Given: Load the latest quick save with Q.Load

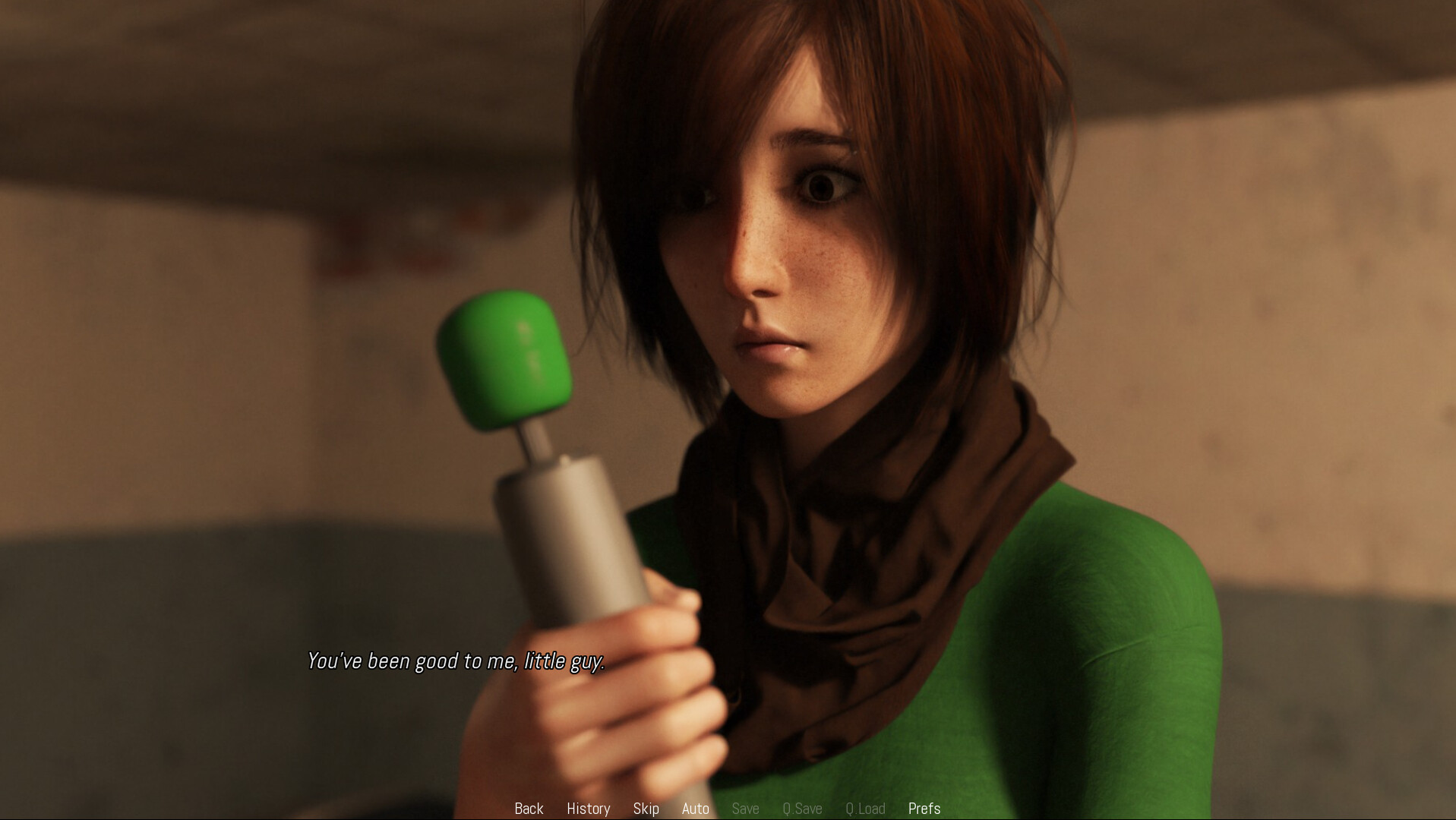Looking at the screenshot, I should click(866, 808).
